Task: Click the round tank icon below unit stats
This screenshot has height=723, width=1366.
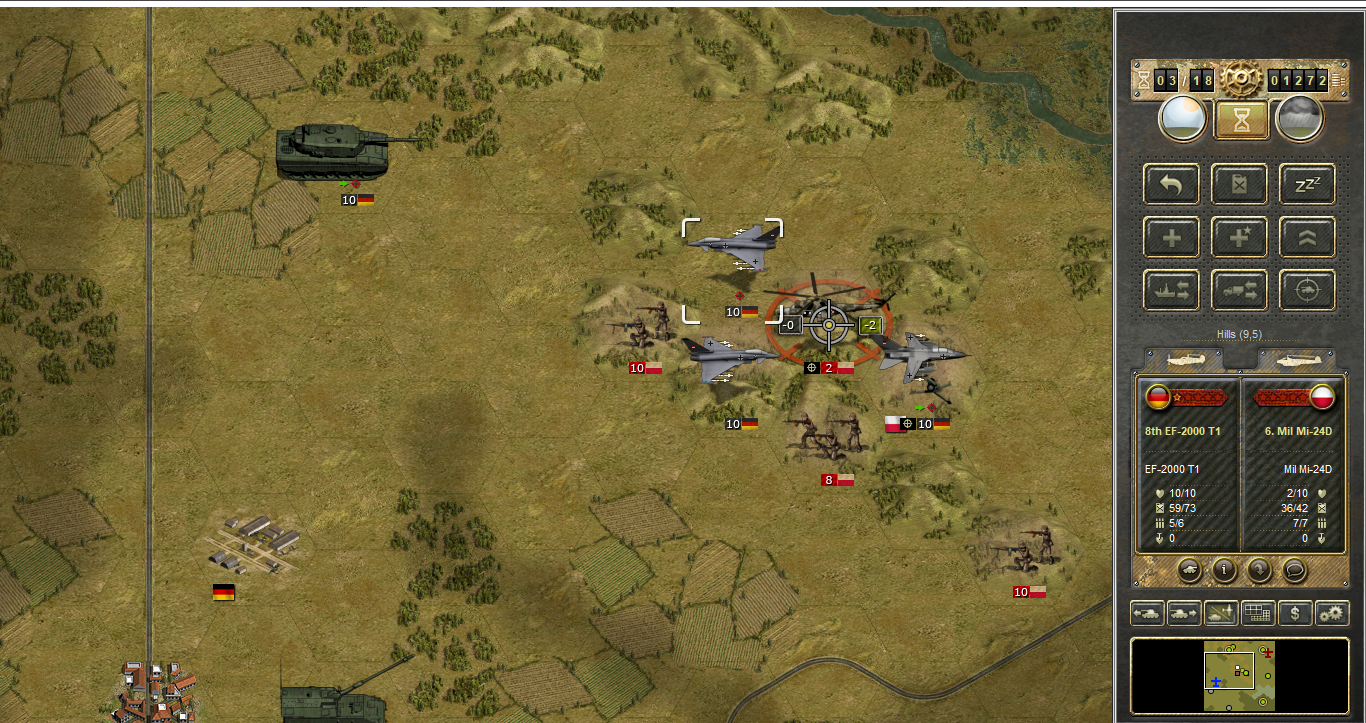Action: tap(1190, 570)
